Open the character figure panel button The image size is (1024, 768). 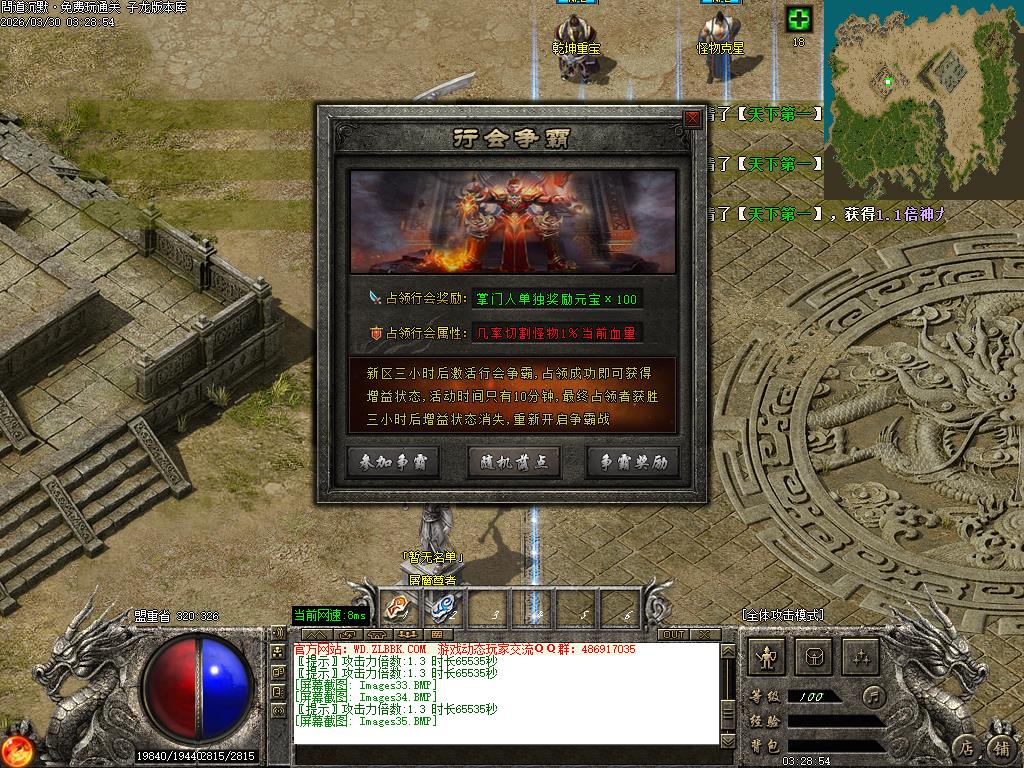tap(768, 656)
